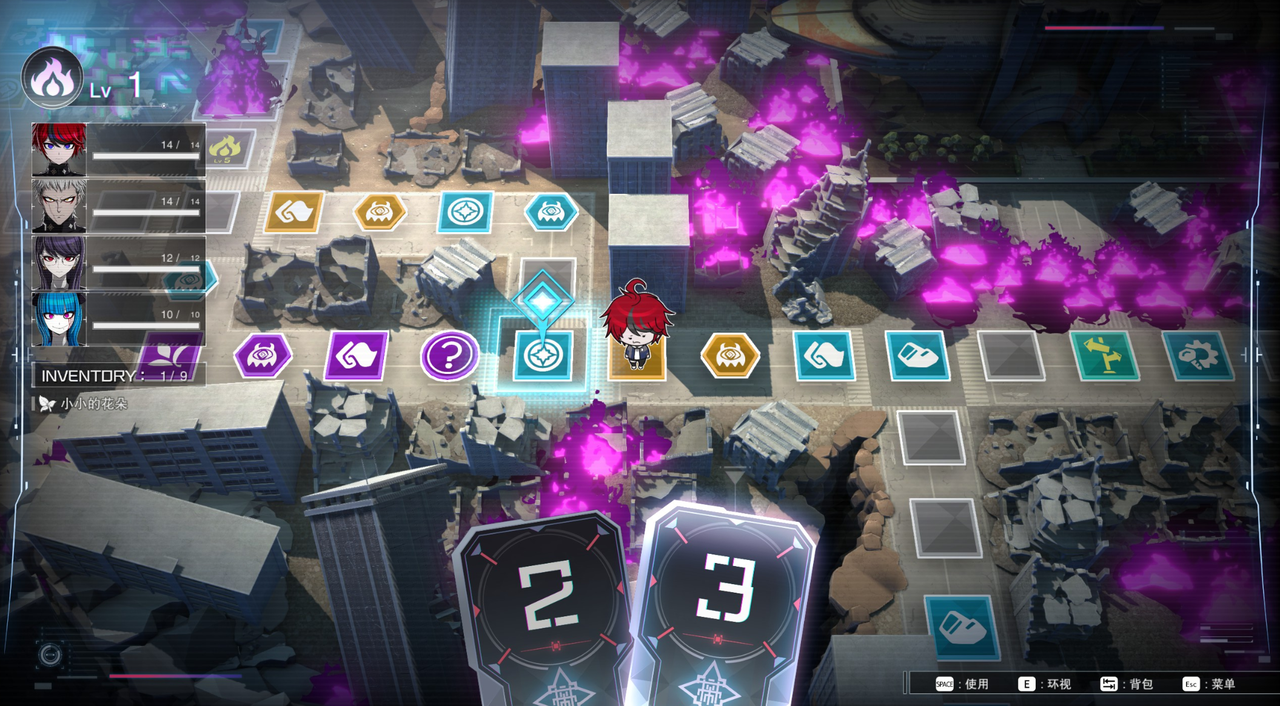The width and height of the screenshot is (1280, 706).
Task: Select the green signpost board tile
Action: point(1104,355)
